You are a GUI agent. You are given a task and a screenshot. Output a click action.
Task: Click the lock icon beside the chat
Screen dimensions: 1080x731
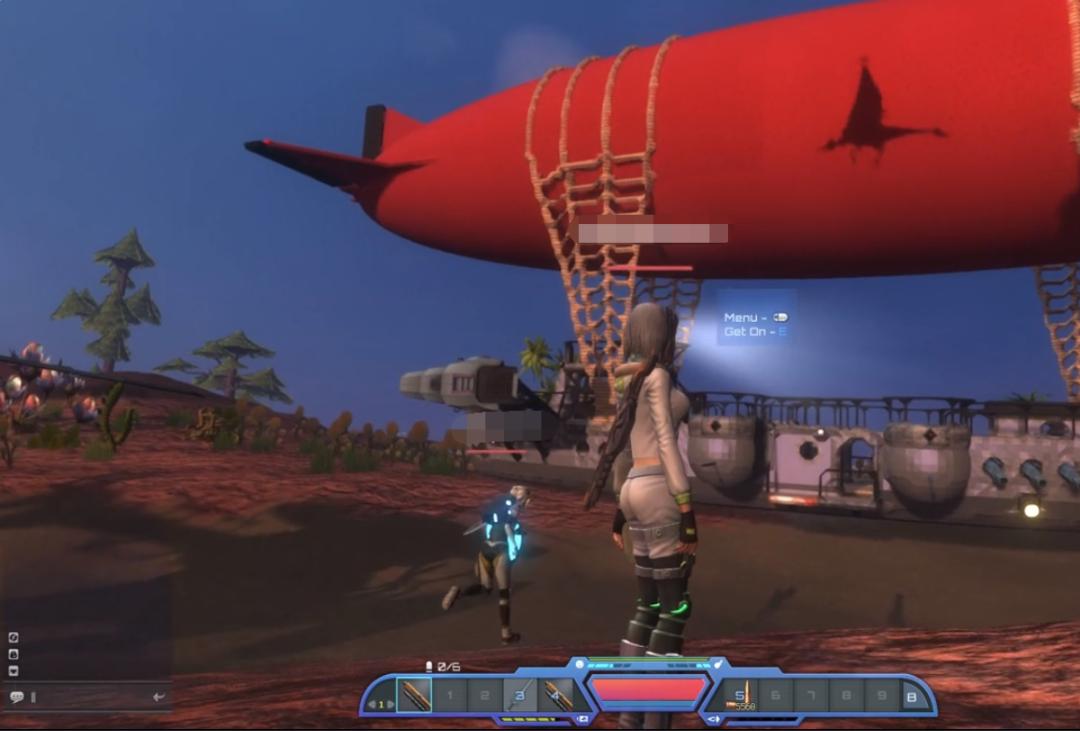[14, 654]
